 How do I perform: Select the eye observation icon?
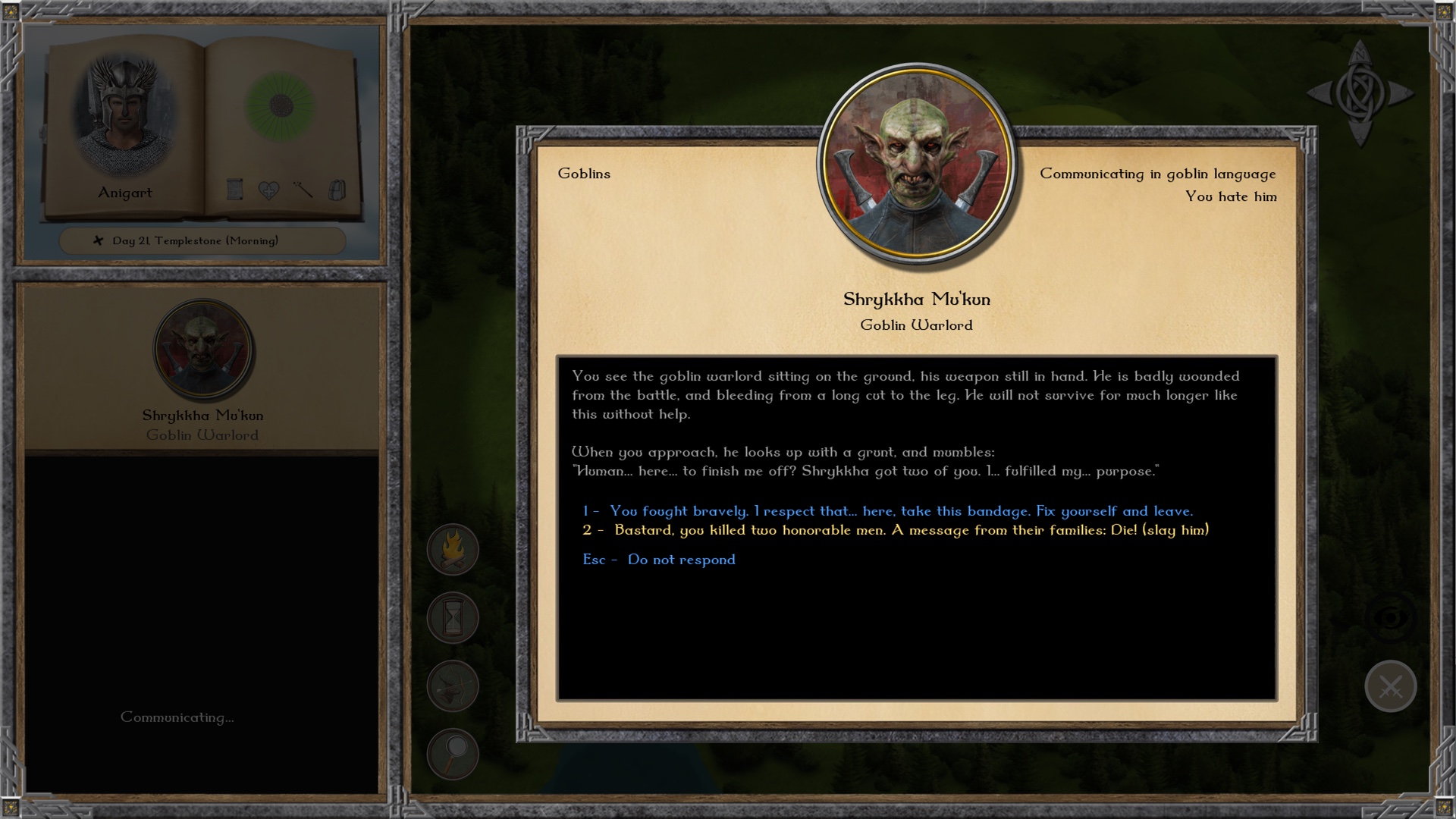[1390, 616]
